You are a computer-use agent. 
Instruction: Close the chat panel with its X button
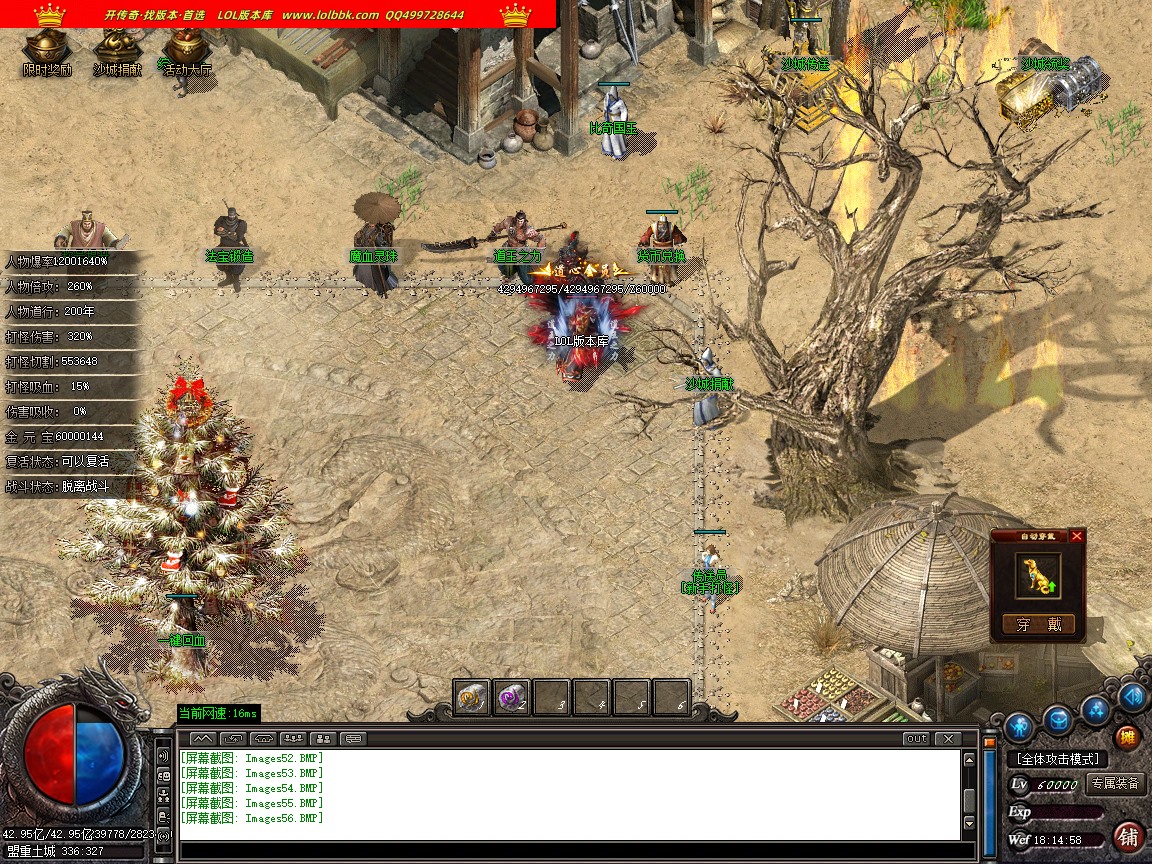coord(946,739)
